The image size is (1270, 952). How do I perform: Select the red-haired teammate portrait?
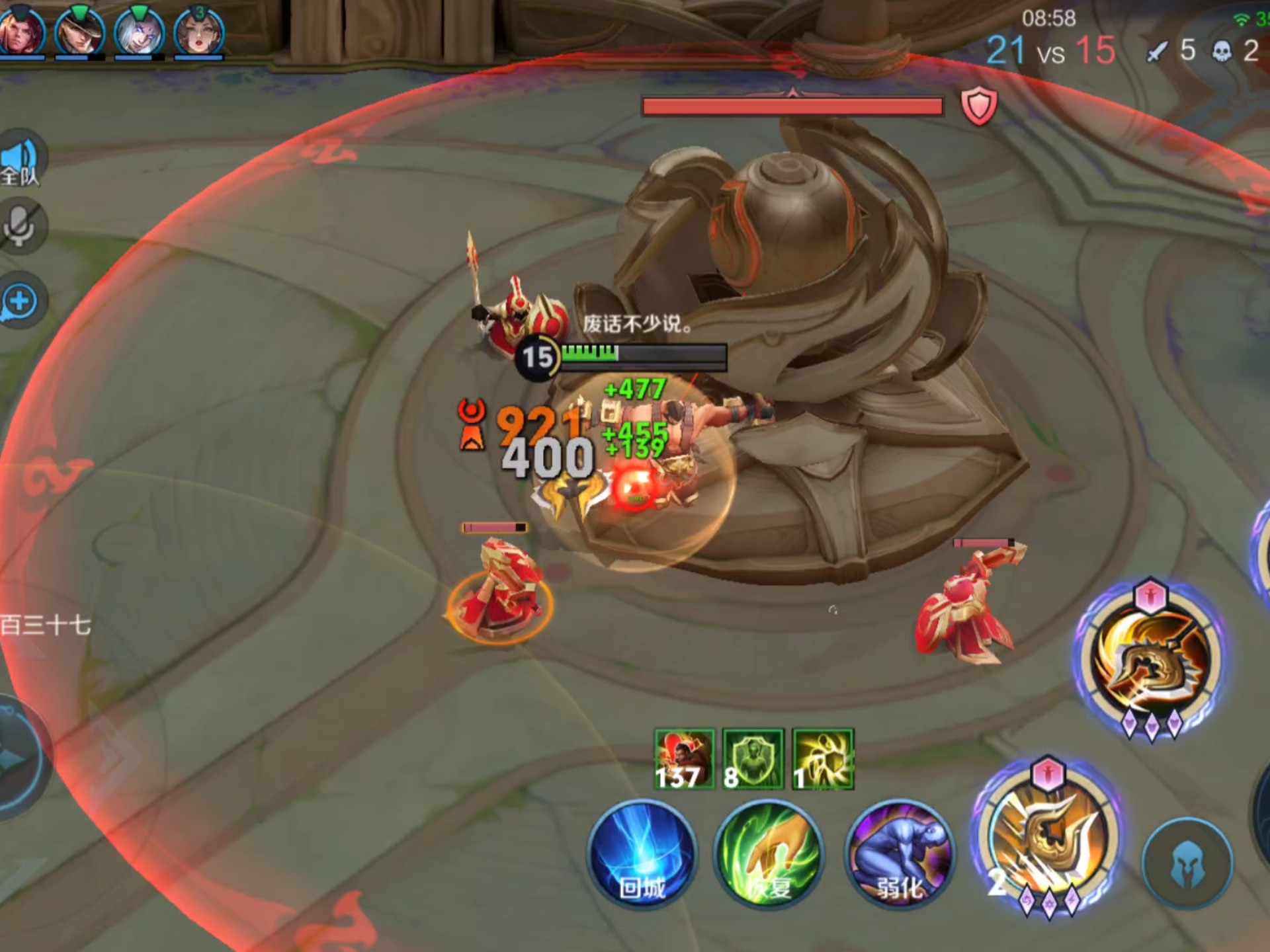click(x=21, y=30)
